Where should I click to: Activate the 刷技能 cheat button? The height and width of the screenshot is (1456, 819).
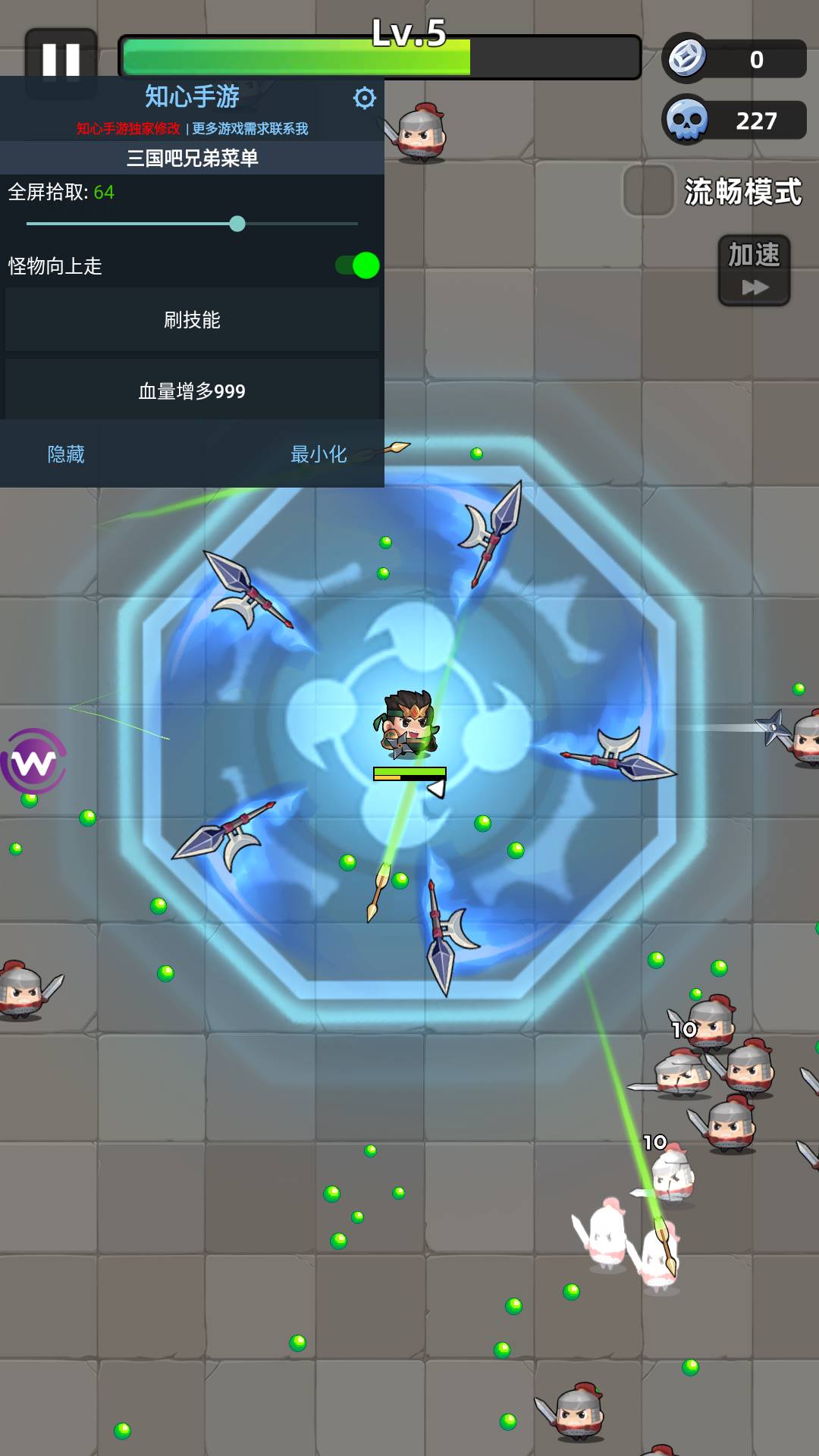pyautogui.click(x=192, y=320)
